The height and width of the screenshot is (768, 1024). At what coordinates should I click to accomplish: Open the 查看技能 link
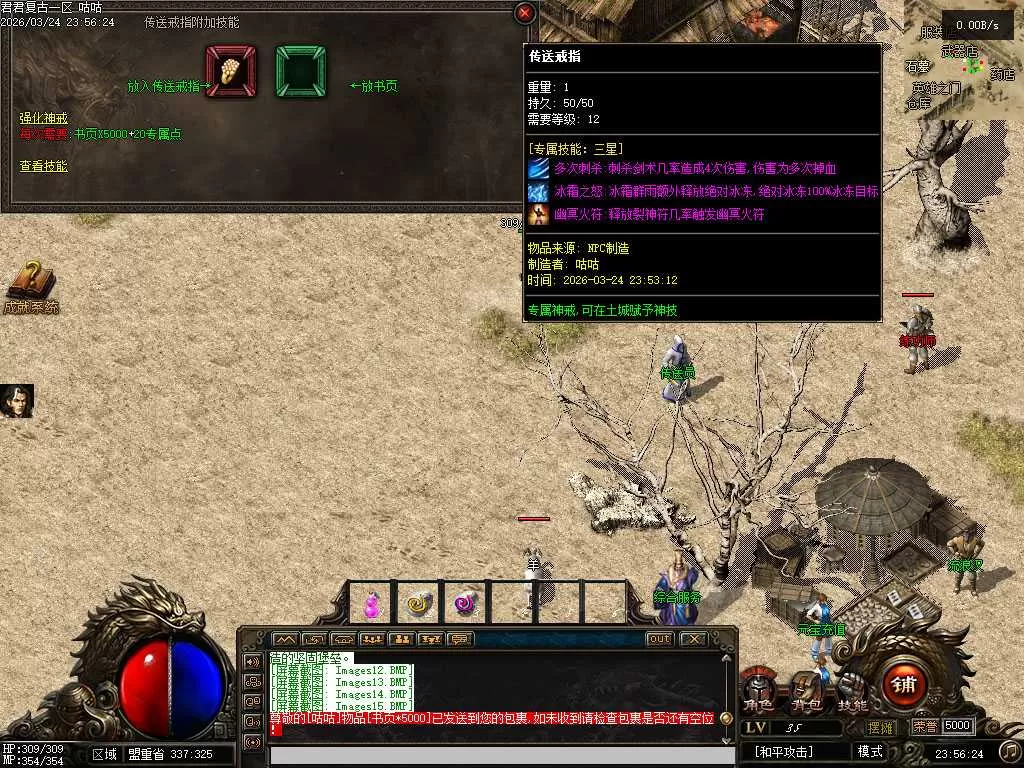(43, 166)
